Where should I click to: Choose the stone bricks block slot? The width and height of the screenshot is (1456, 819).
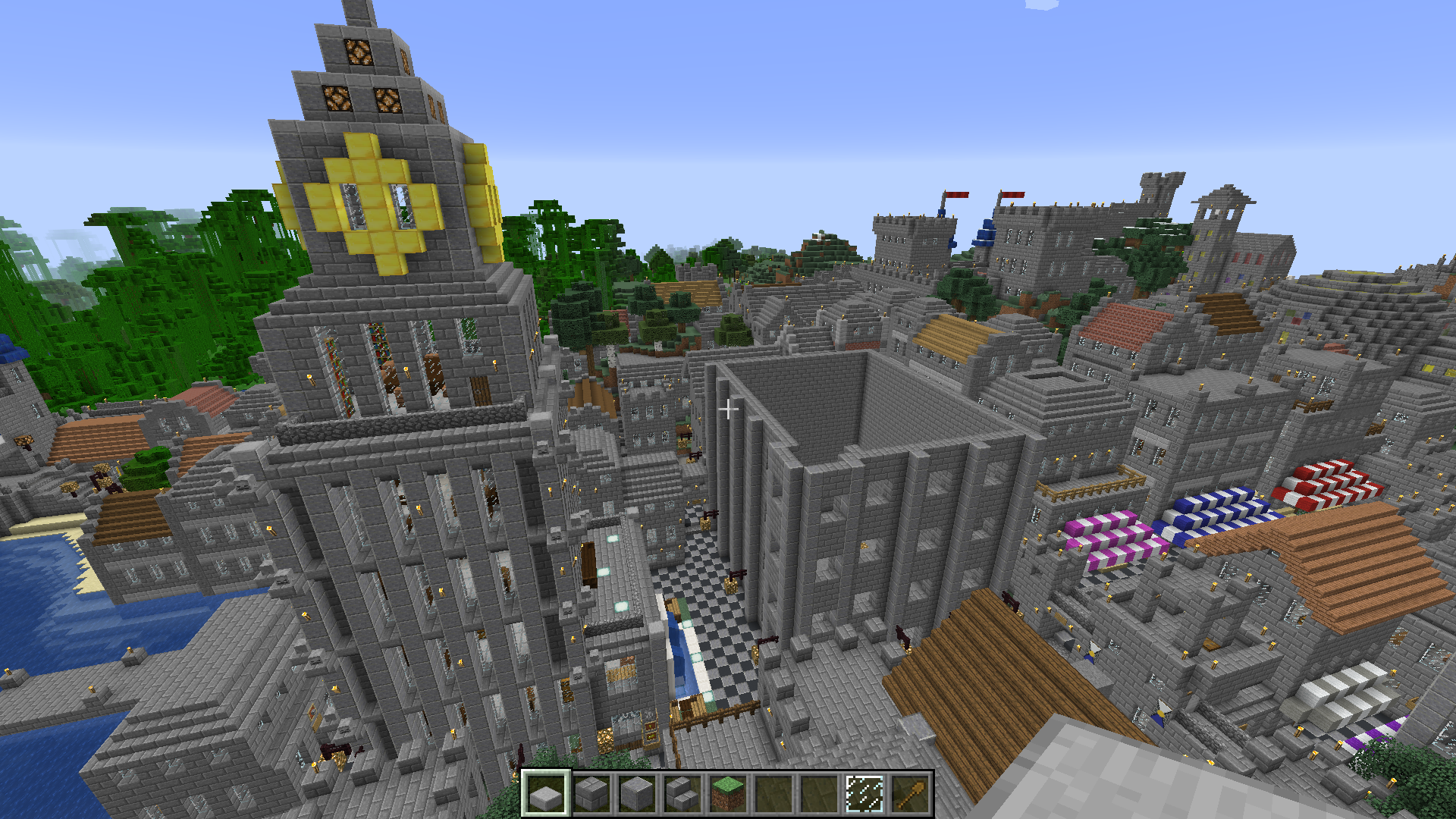tap(591, 794)
